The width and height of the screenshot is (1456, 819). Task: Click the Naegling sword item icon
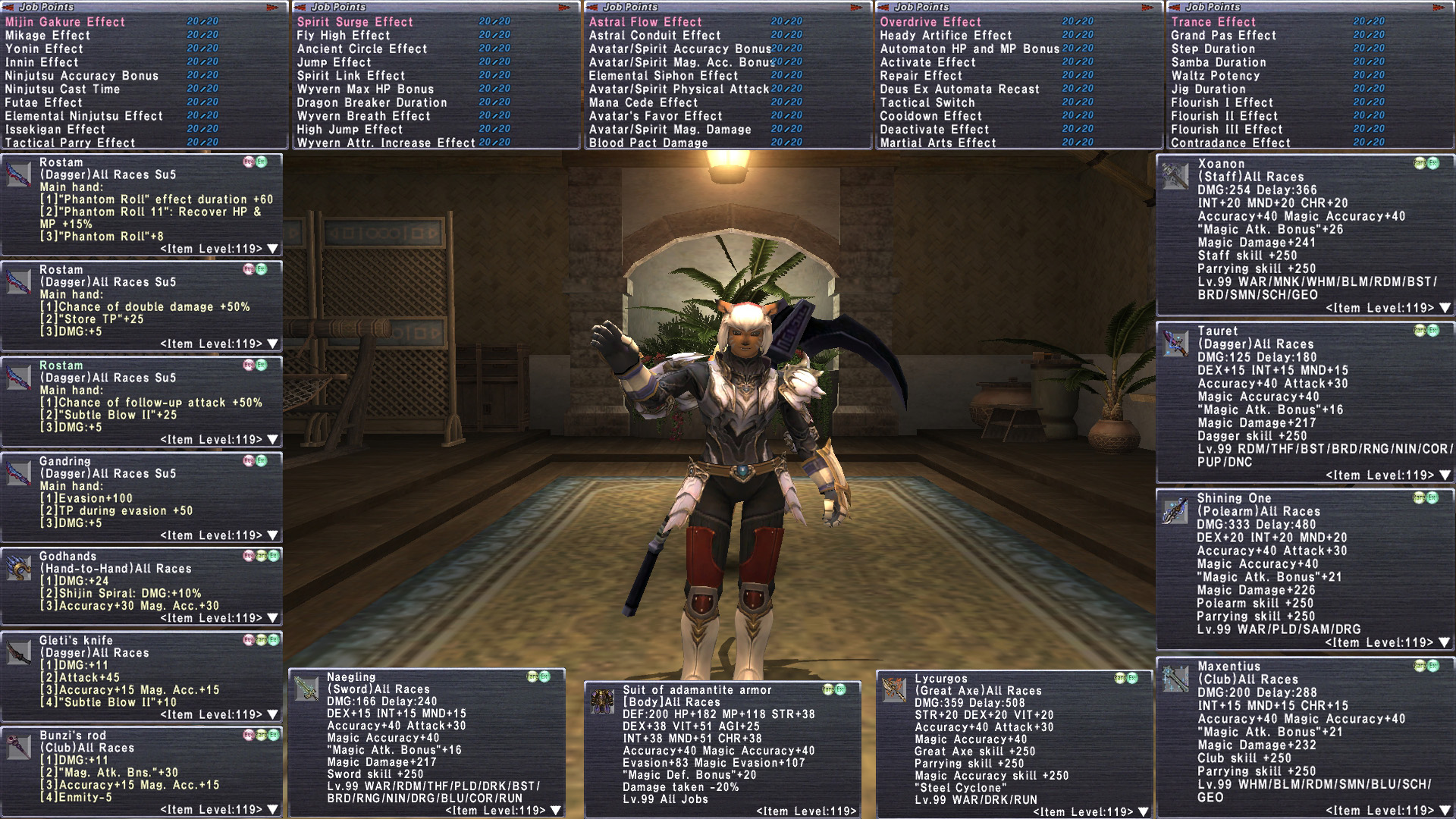(306, 689)
